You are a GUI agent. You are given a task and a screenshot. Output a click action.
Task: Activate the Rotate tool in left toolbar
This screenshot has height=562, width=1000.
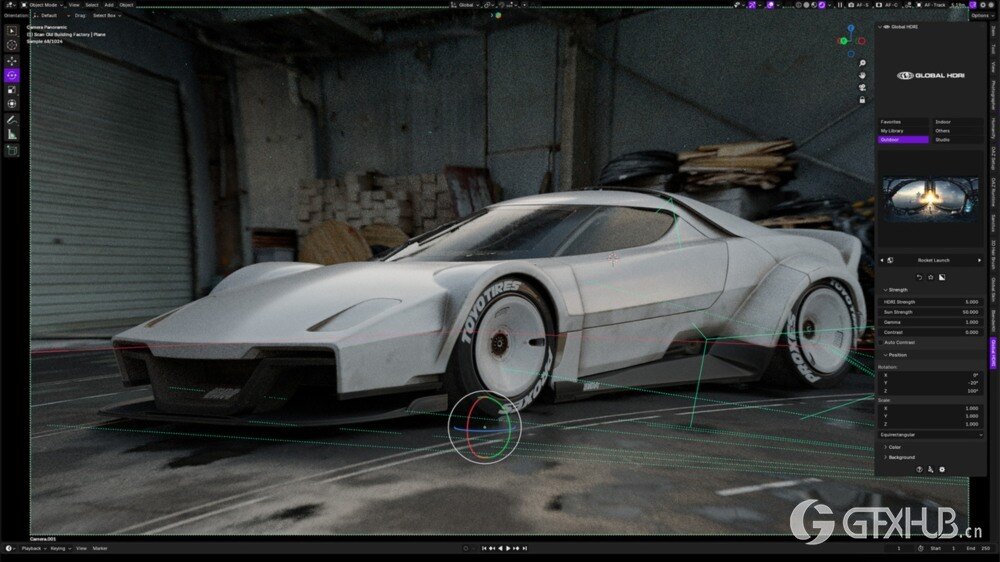tap(12, 75)
